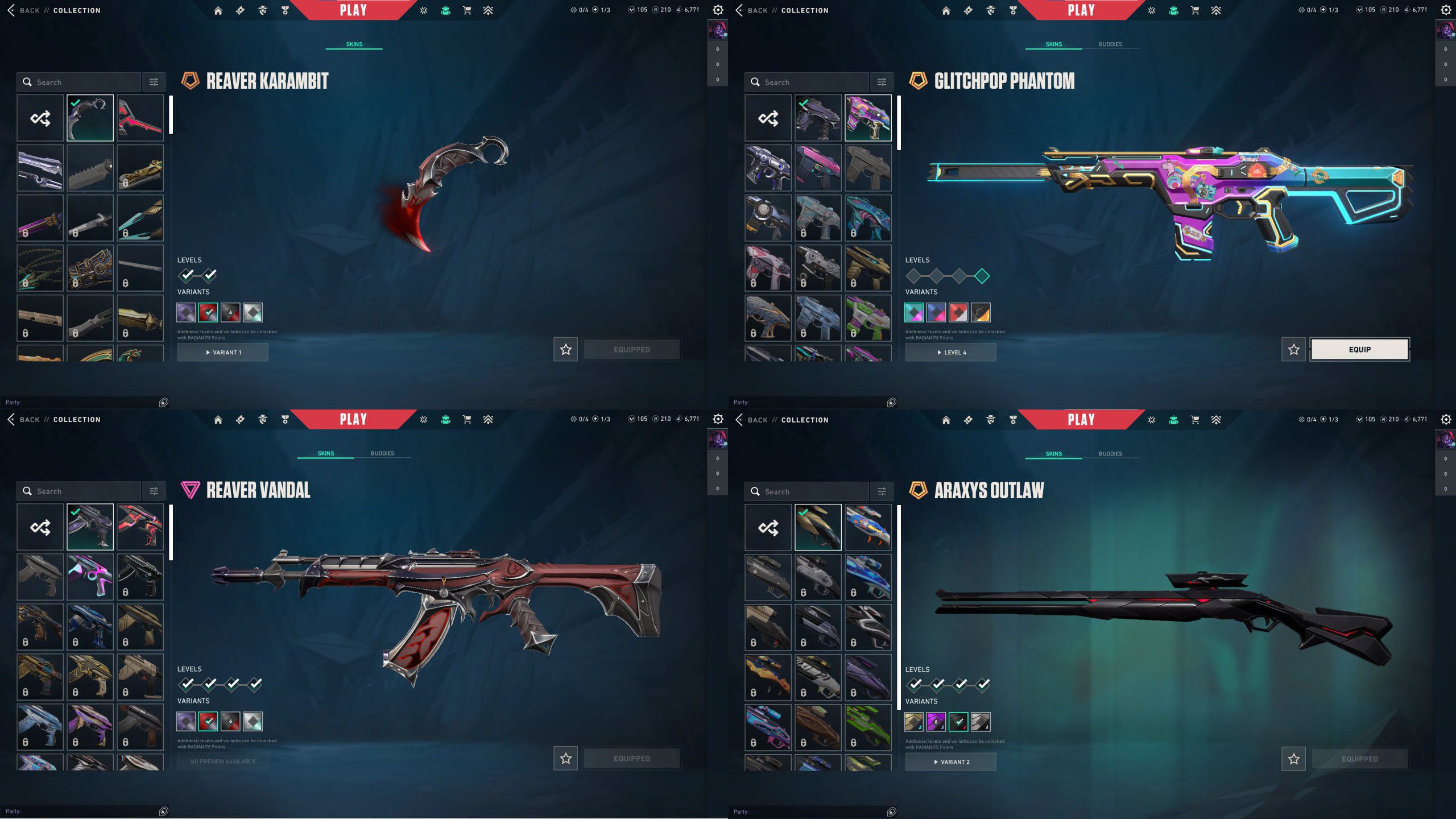Click the Home icon in top navigation

pos(218,10)
